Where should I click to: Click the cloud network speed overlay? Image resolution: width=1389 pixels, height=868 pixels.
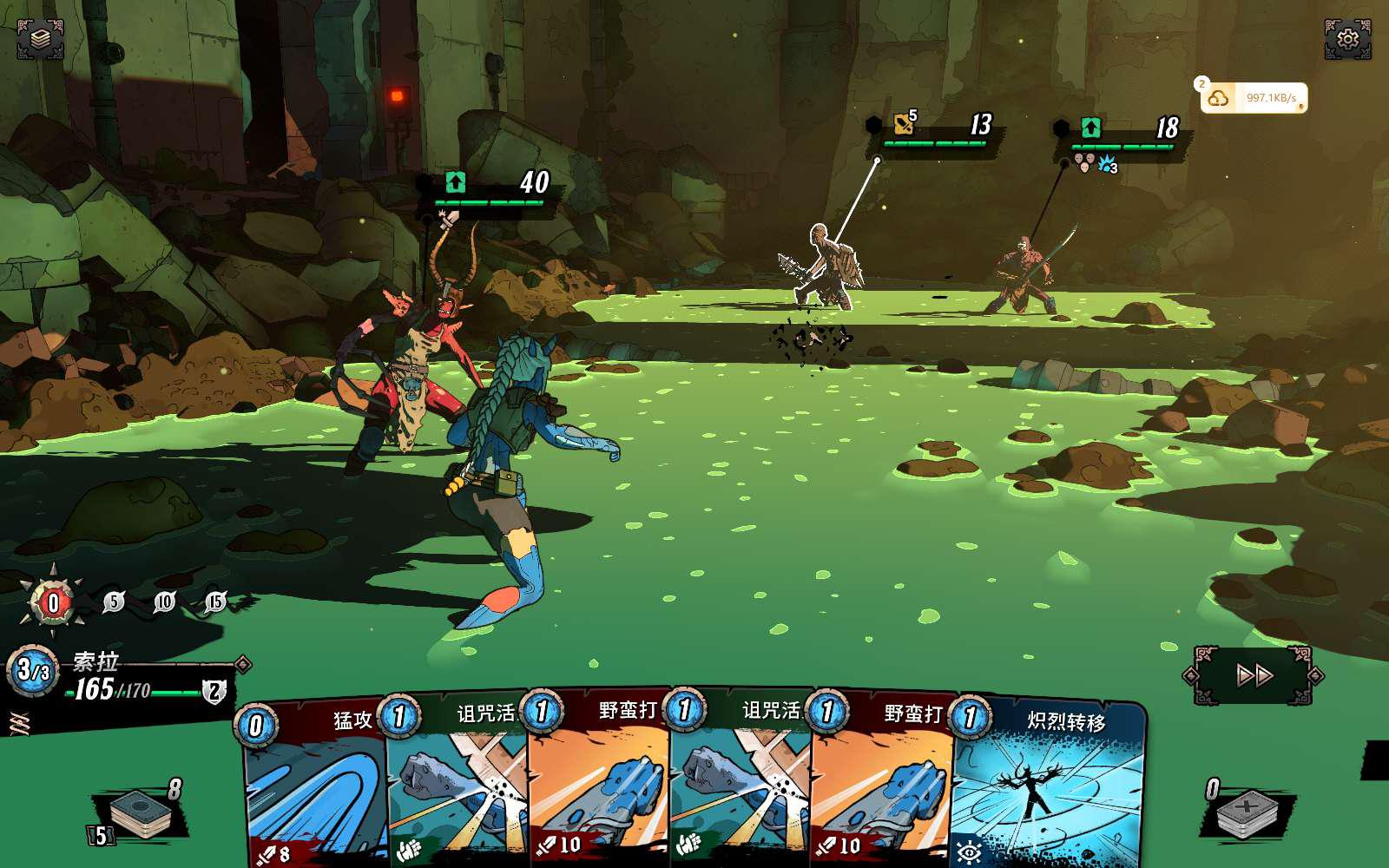(x=1254, y=98)
